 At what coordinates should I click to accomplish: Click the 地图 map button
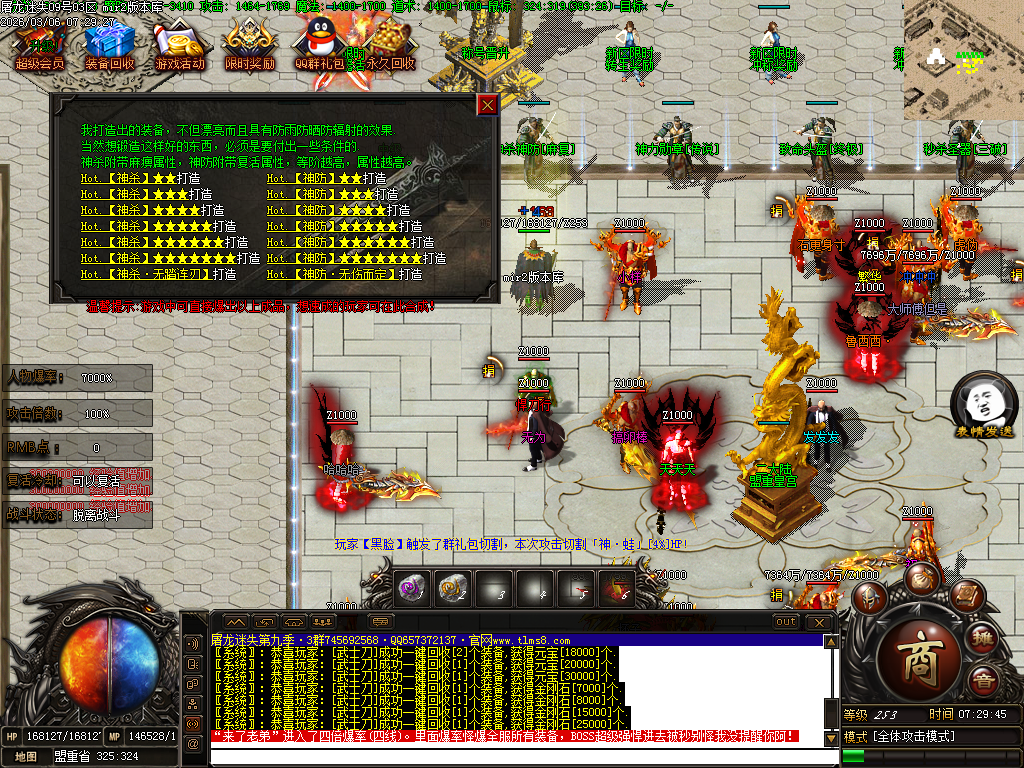[x=27, y=757]
